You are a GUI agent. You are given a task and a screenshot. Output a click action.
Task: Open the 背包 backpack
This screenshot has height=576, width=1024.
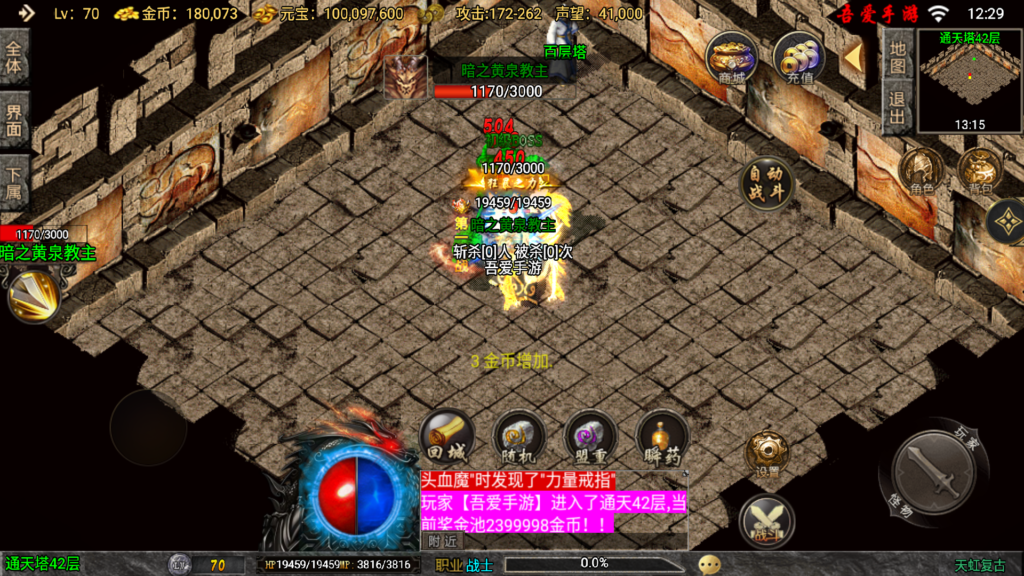(980, 171)
